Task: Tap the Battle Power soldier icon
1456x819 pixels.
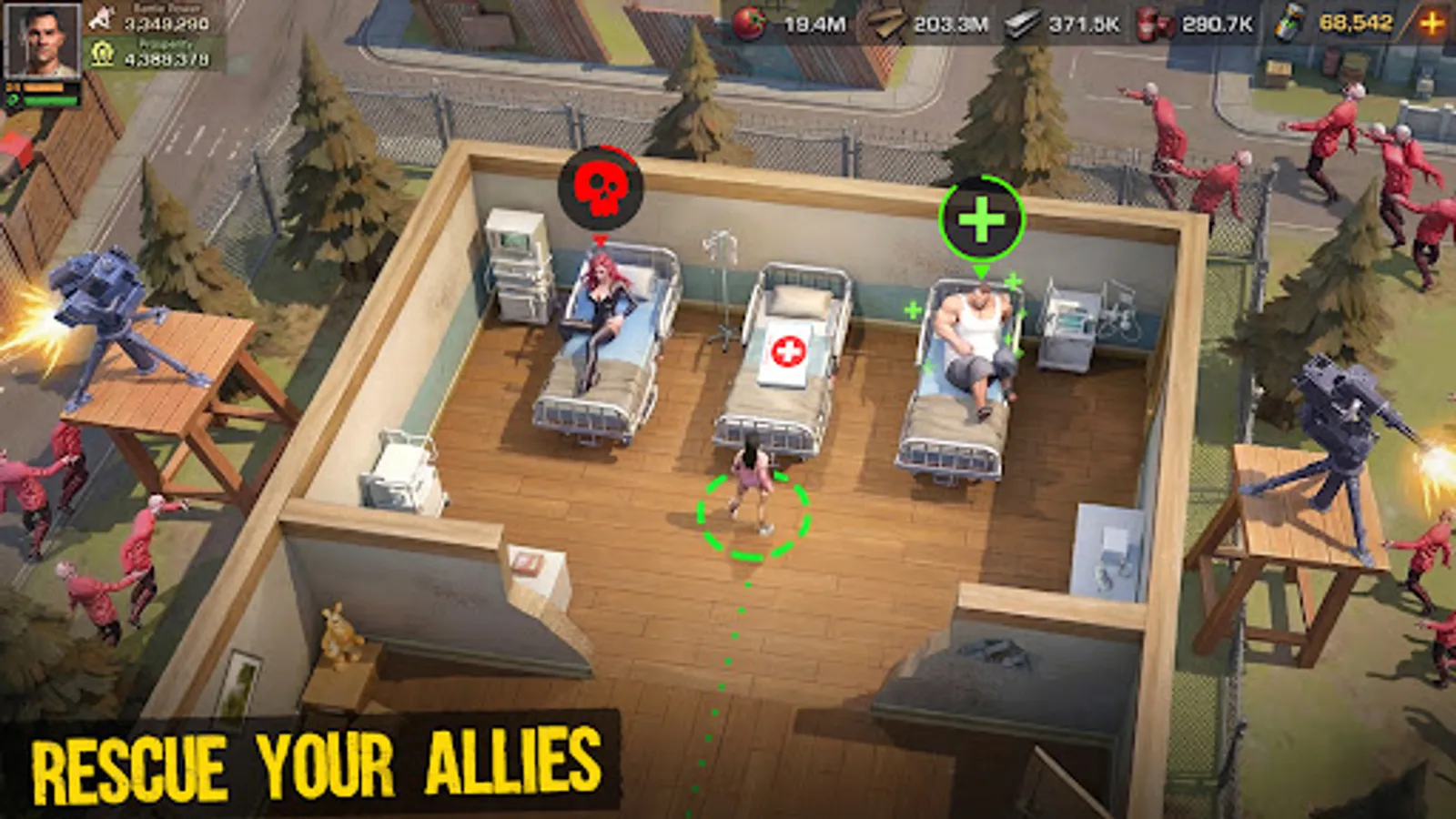Action: pyautogui.click(x=102, y=17)
